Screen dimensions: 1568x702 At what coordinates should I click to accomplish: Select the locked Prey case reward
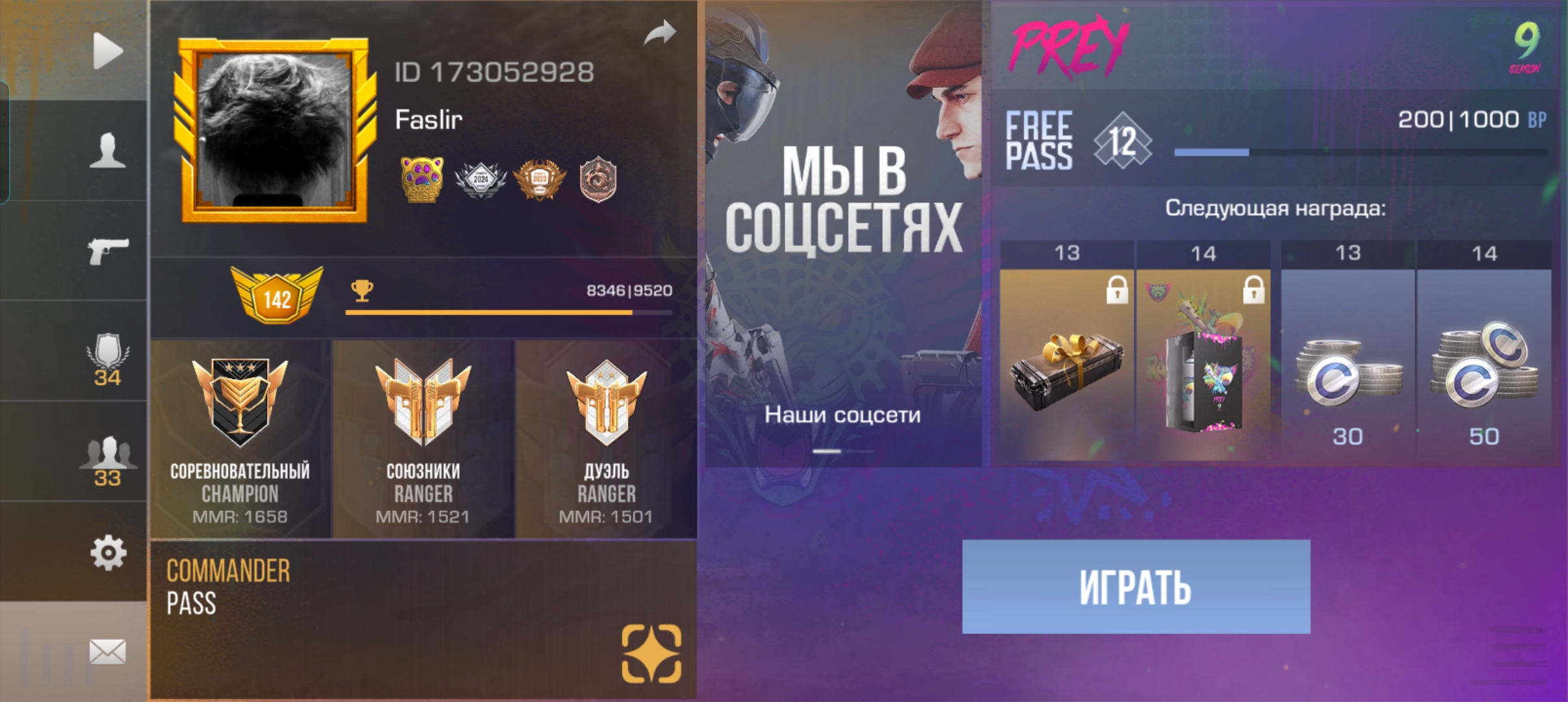(1203, 364)
